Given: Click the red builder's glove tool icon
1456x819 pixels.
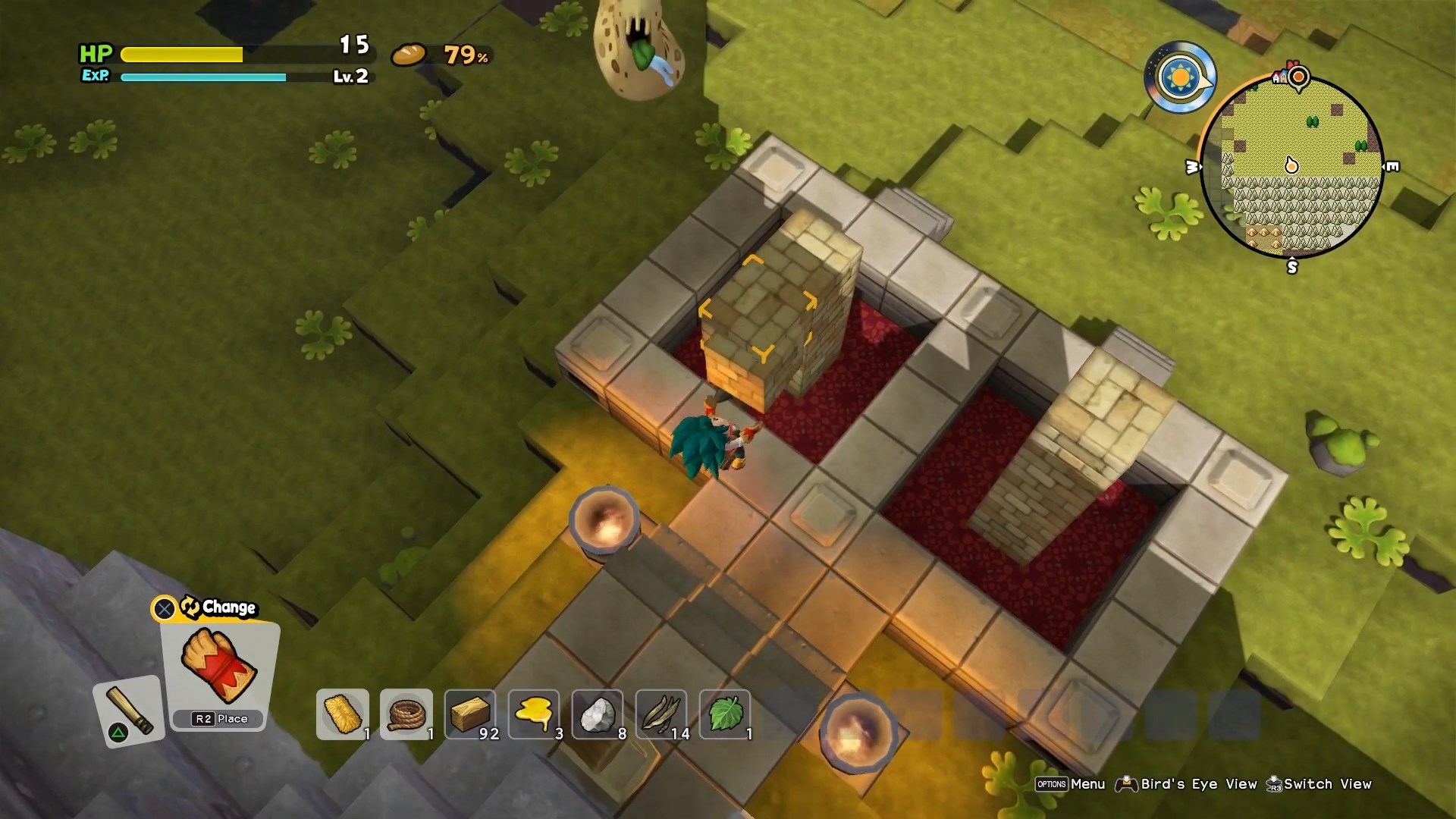Looking at the screenshot, I should click(x=219, y=665).
